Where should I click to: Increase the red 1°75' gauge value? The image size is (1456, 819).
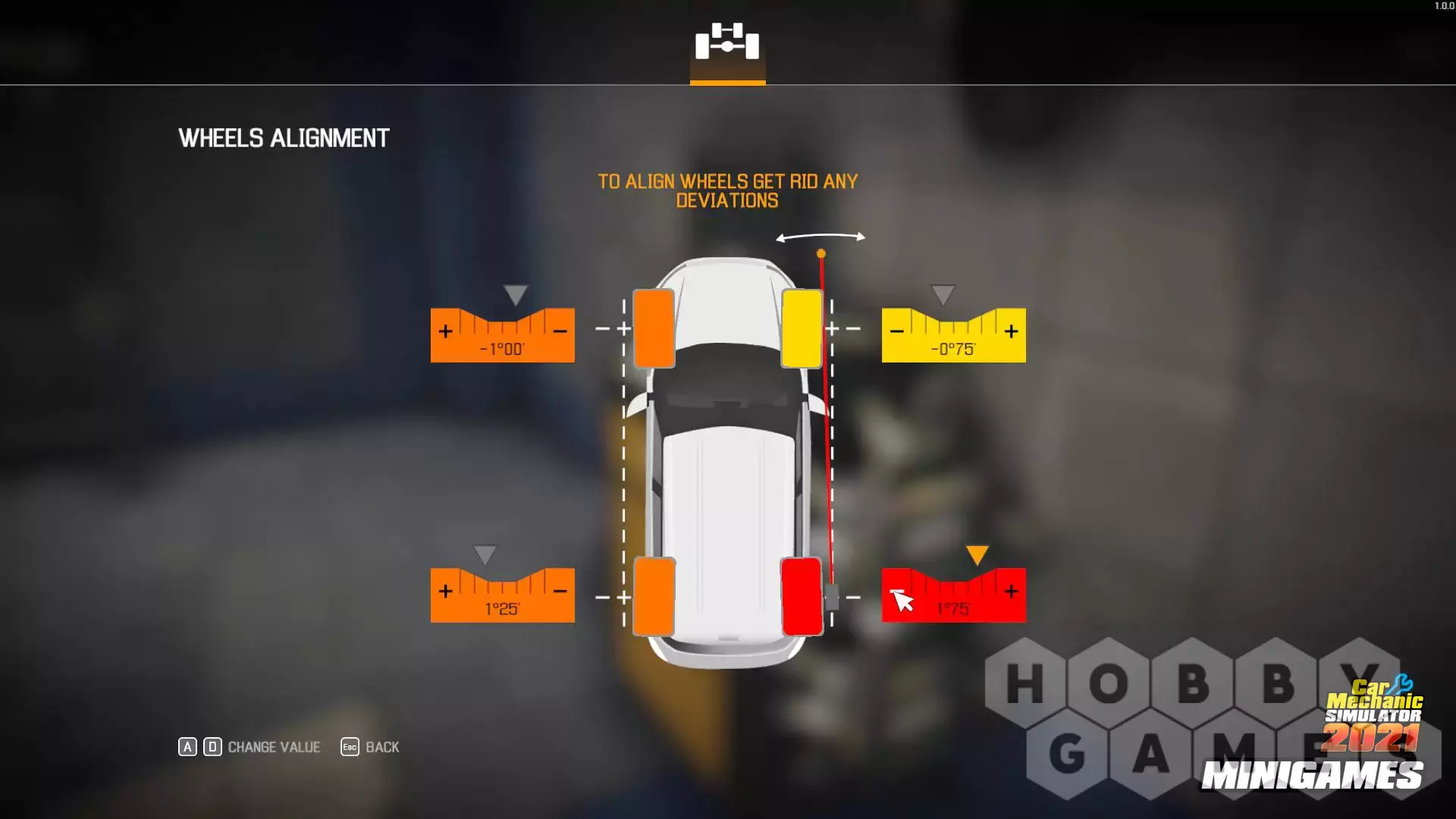tap(1011, 591)
